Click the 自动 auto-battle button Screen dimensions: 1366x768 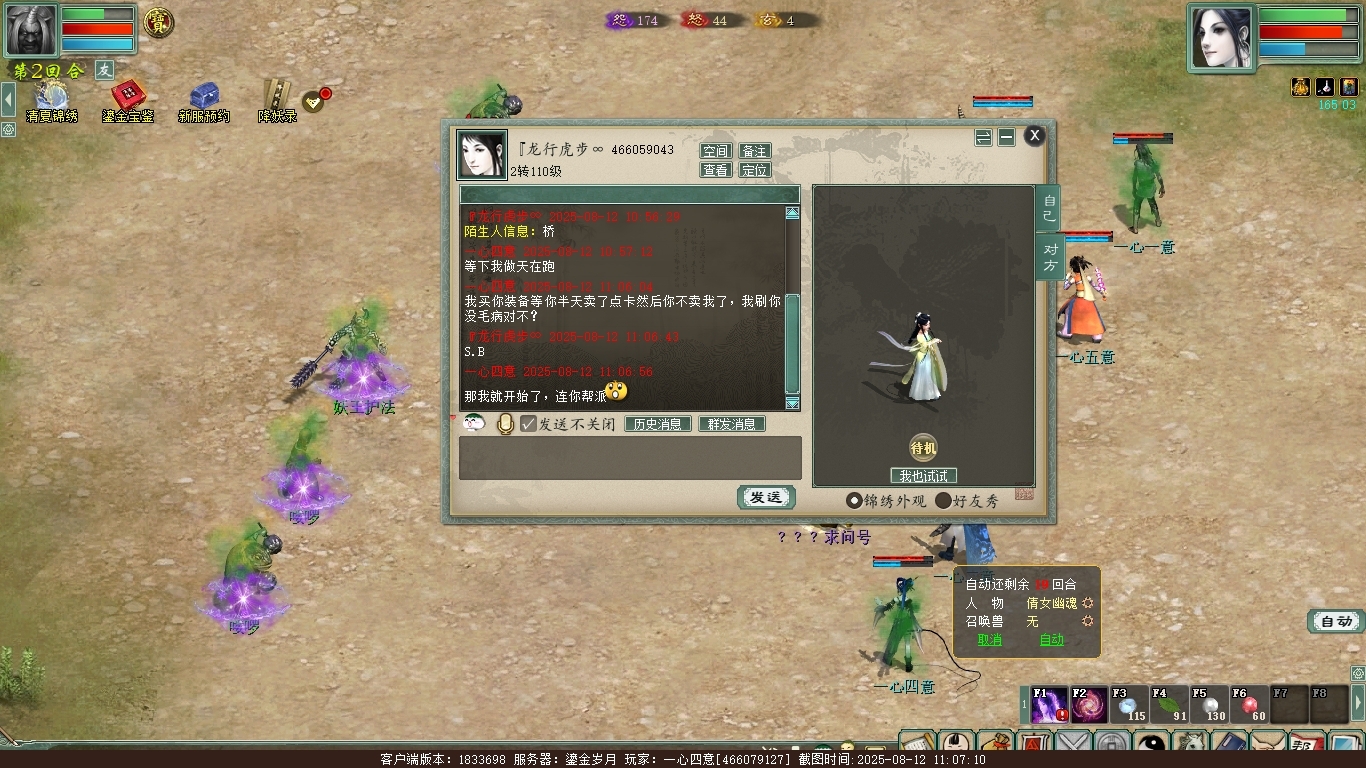coord(1336,621)
